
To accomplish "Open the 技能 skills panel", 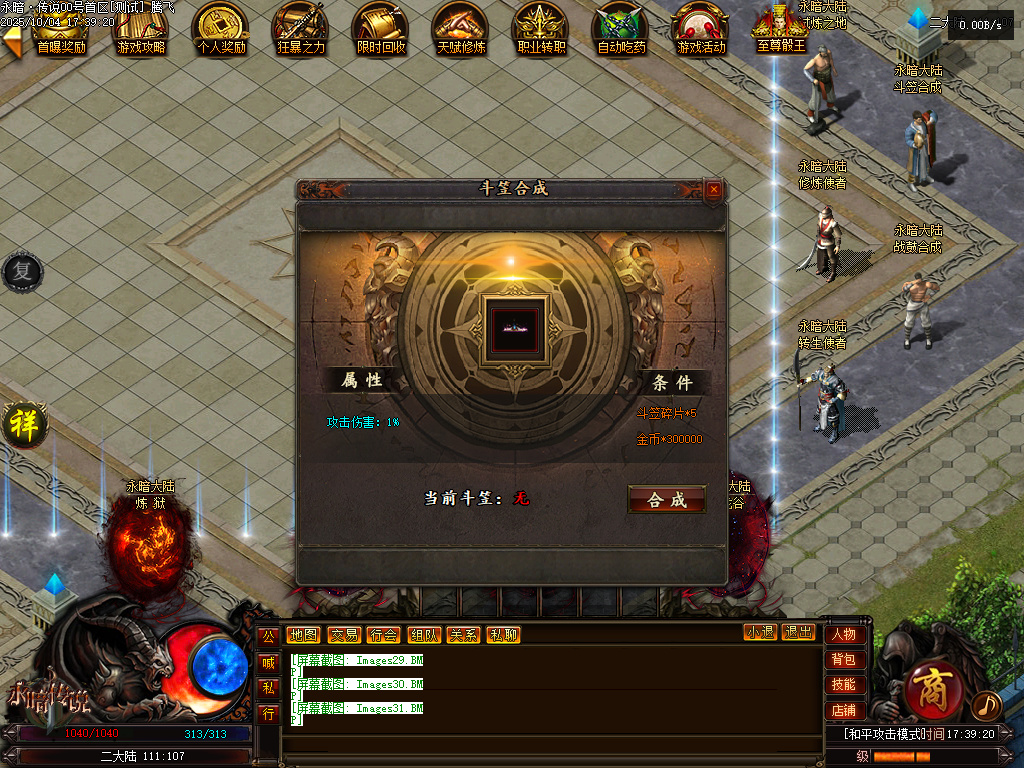I will [843, 684].
